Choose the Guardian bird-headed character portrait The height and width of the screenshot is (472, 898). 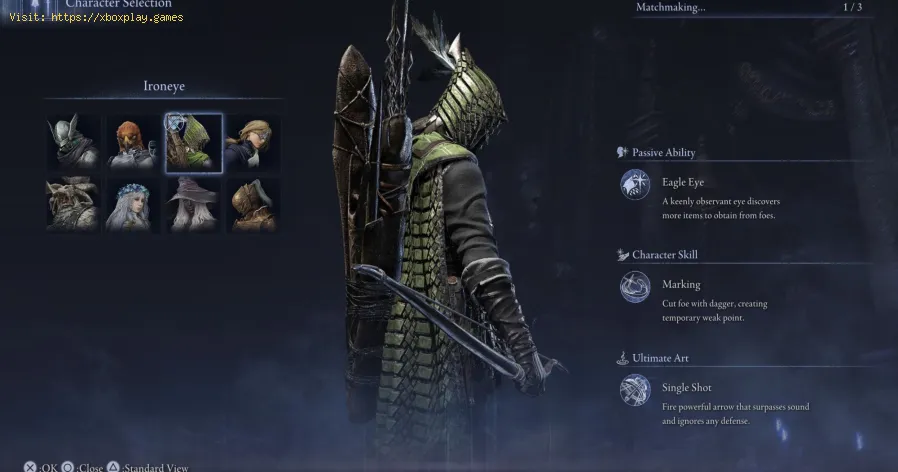pos(133,143)
